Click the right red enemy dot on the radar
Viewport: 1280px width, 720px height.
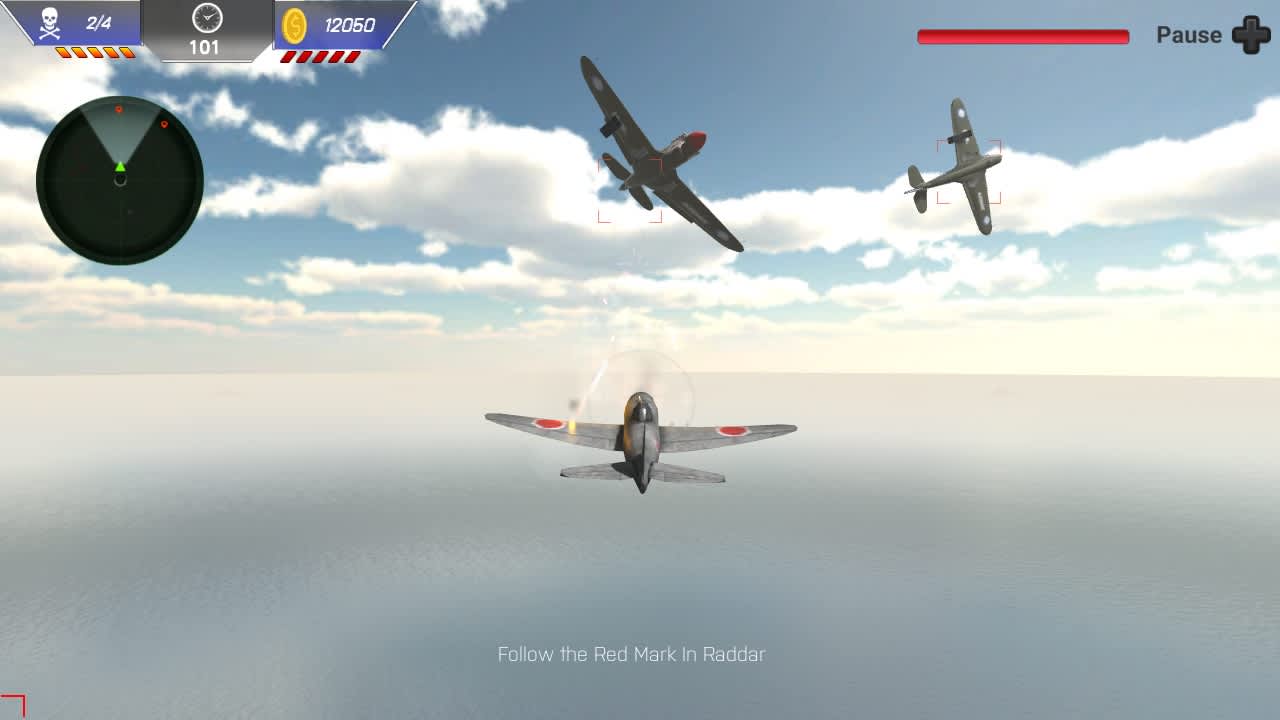pyautogui.click(x=164, y=123)
